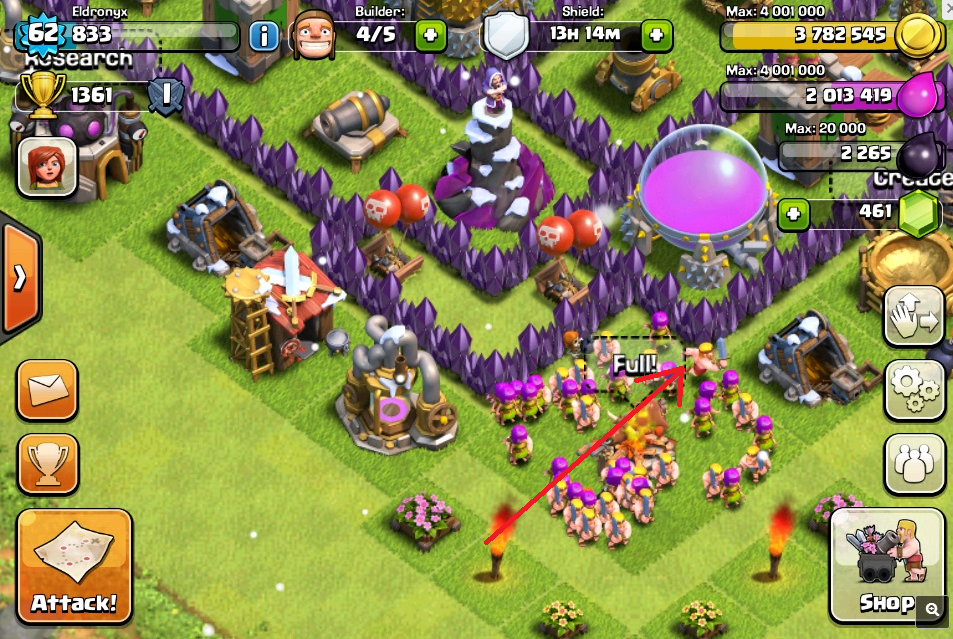
Task: Buy more gems with the plus button
Action: [x=793, y=213]
